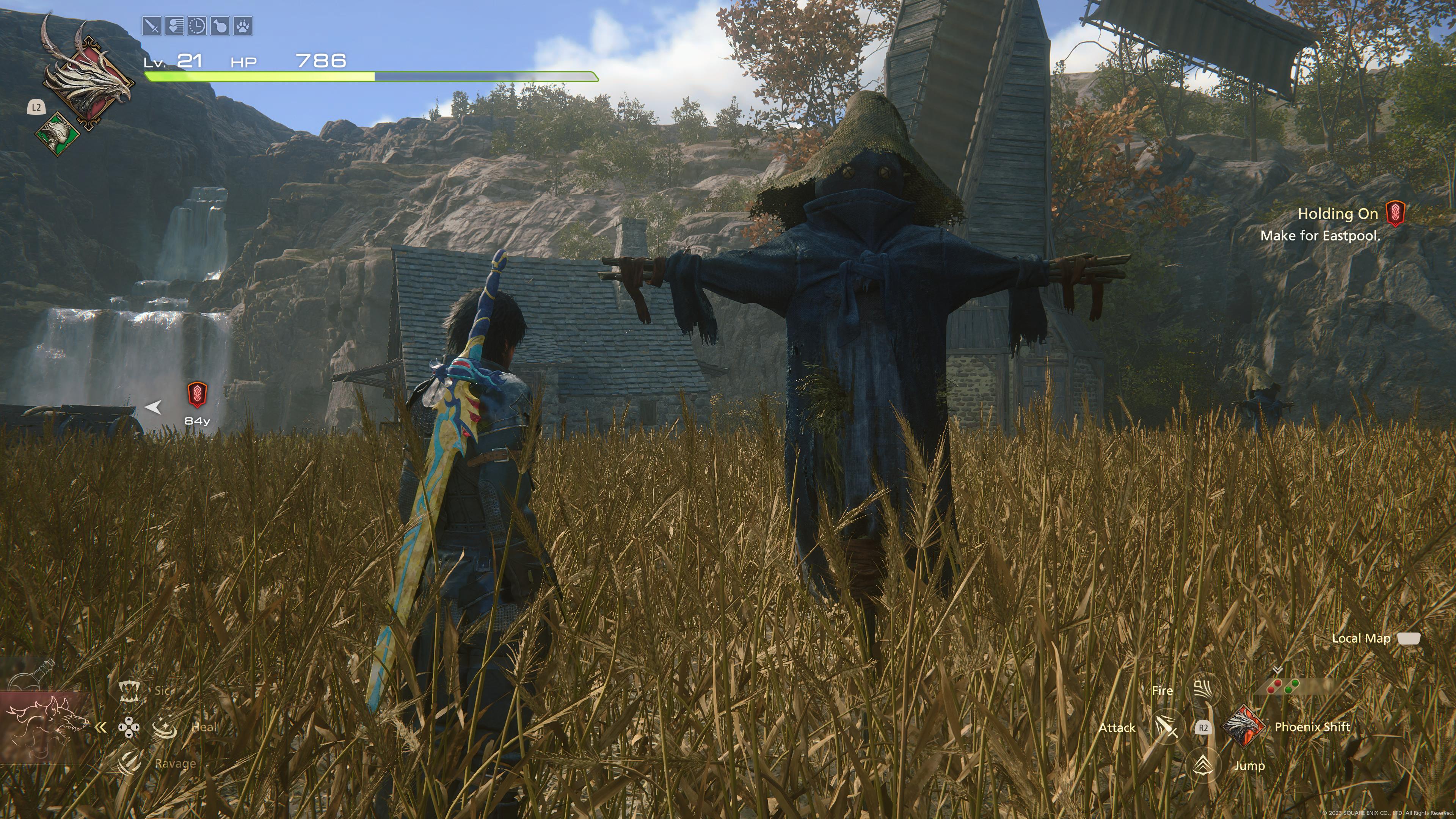Screen dimensions: 1456x819
Task: Select the Jump action label
Action: [1250, 766]
